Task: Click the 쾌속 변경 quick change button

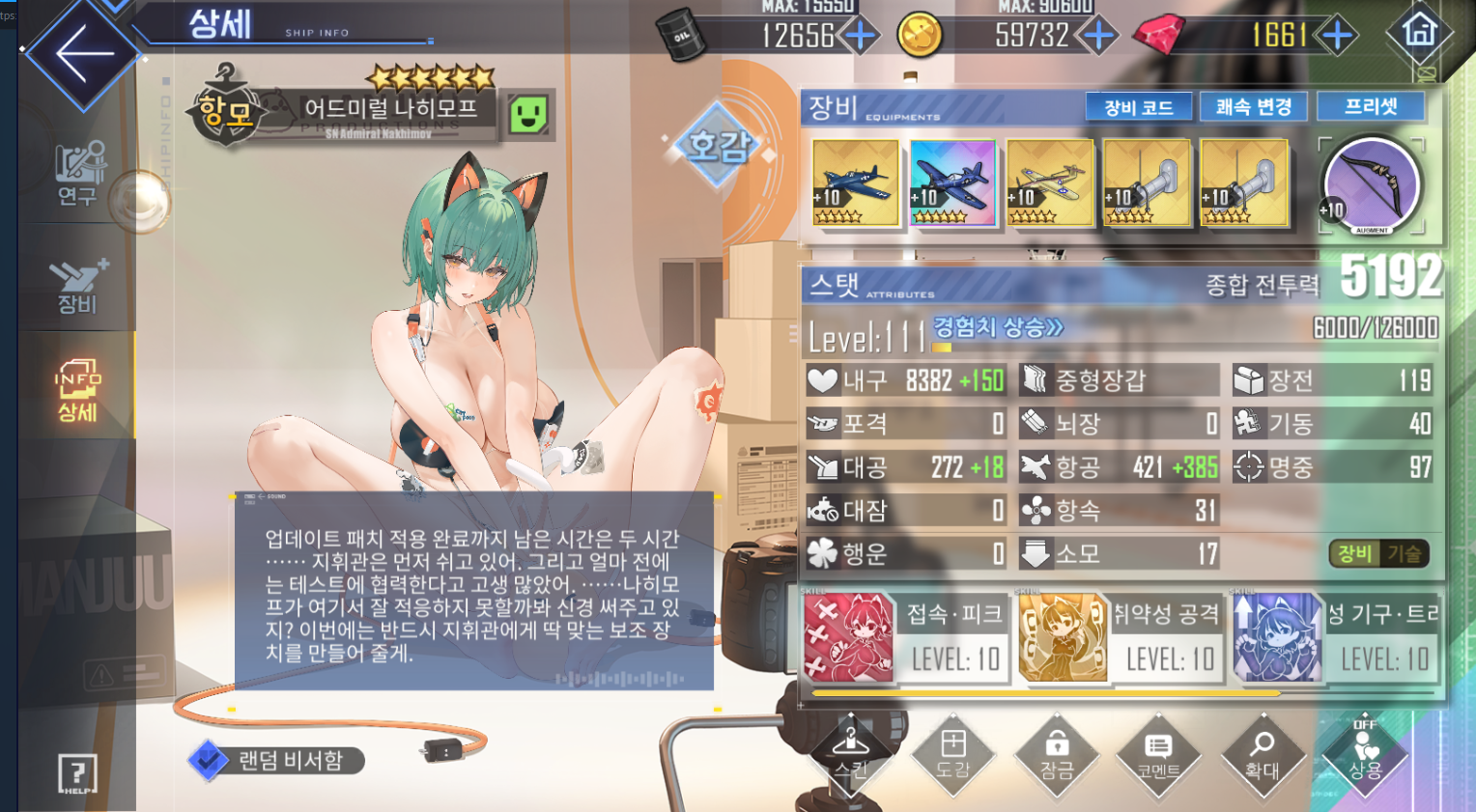Action: (x=1253, y=107)
